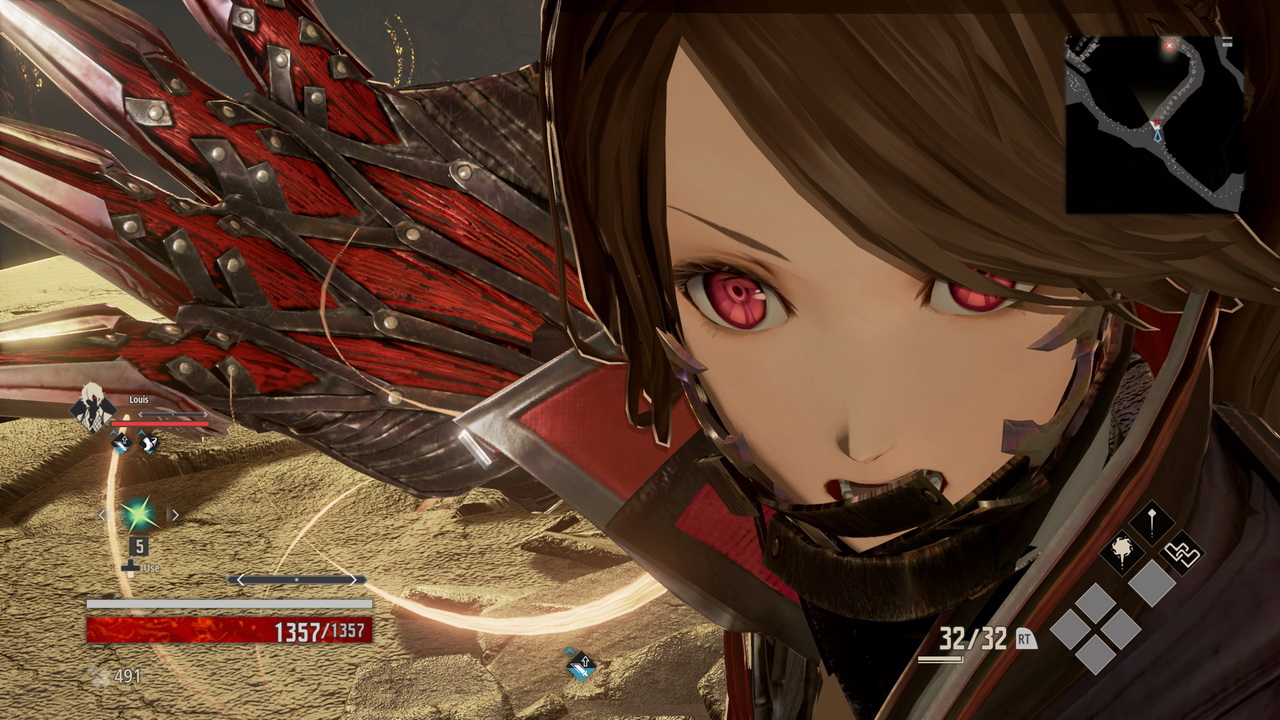Cycle to the previous quick item with the left arrow
Viewport: 1280px width, 720px height.
click(x=102, y=515)
